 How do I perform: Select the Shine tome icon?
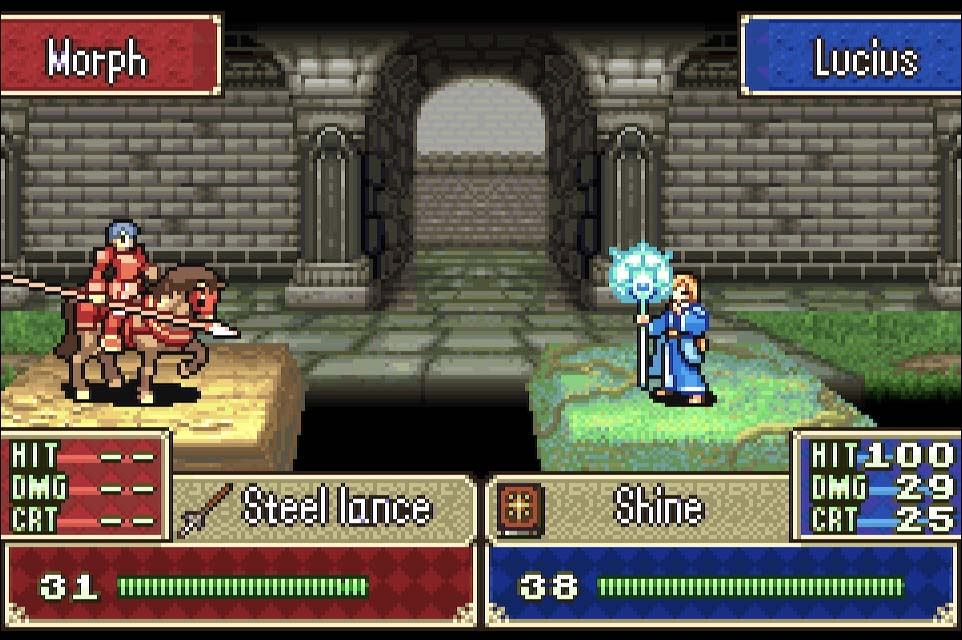pyautogui.click(x=521, y=508)
